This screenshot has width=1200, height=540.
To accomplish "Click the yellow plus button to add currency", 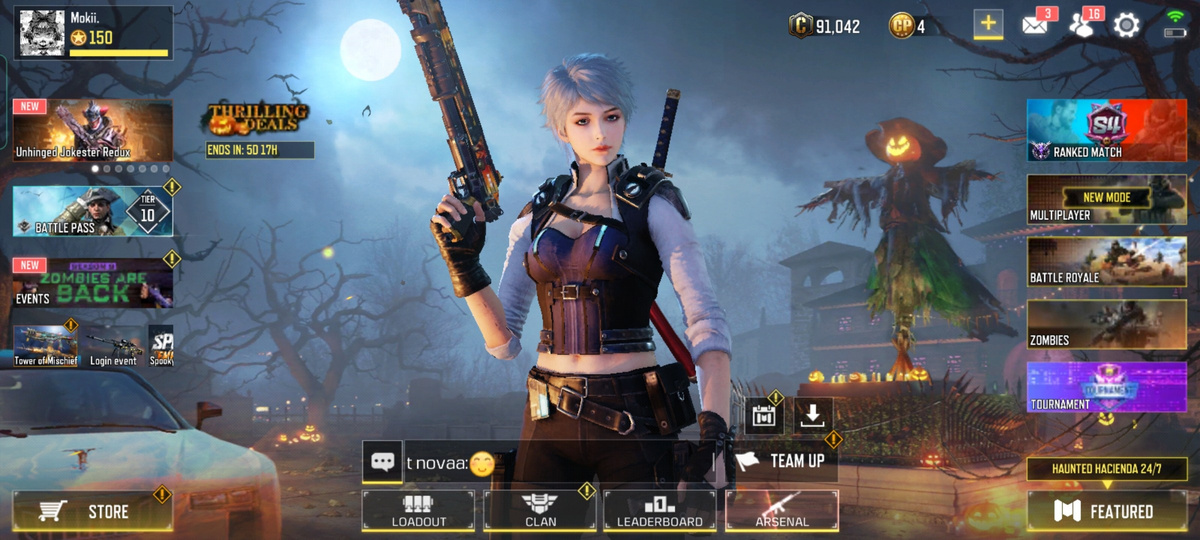I will coord(988,25).
